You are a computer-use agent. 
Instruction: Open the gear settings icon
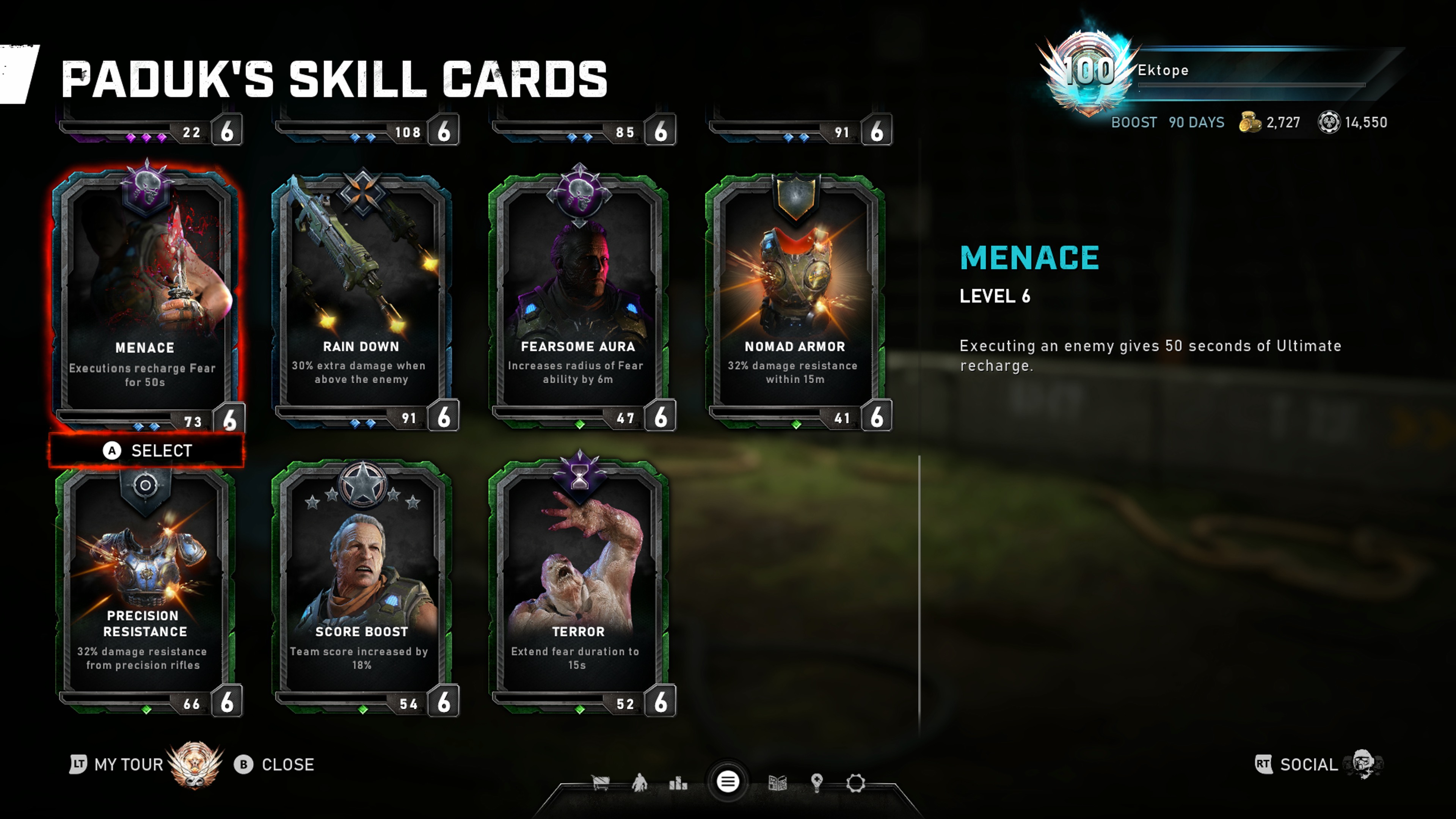[x=855, y=783]
